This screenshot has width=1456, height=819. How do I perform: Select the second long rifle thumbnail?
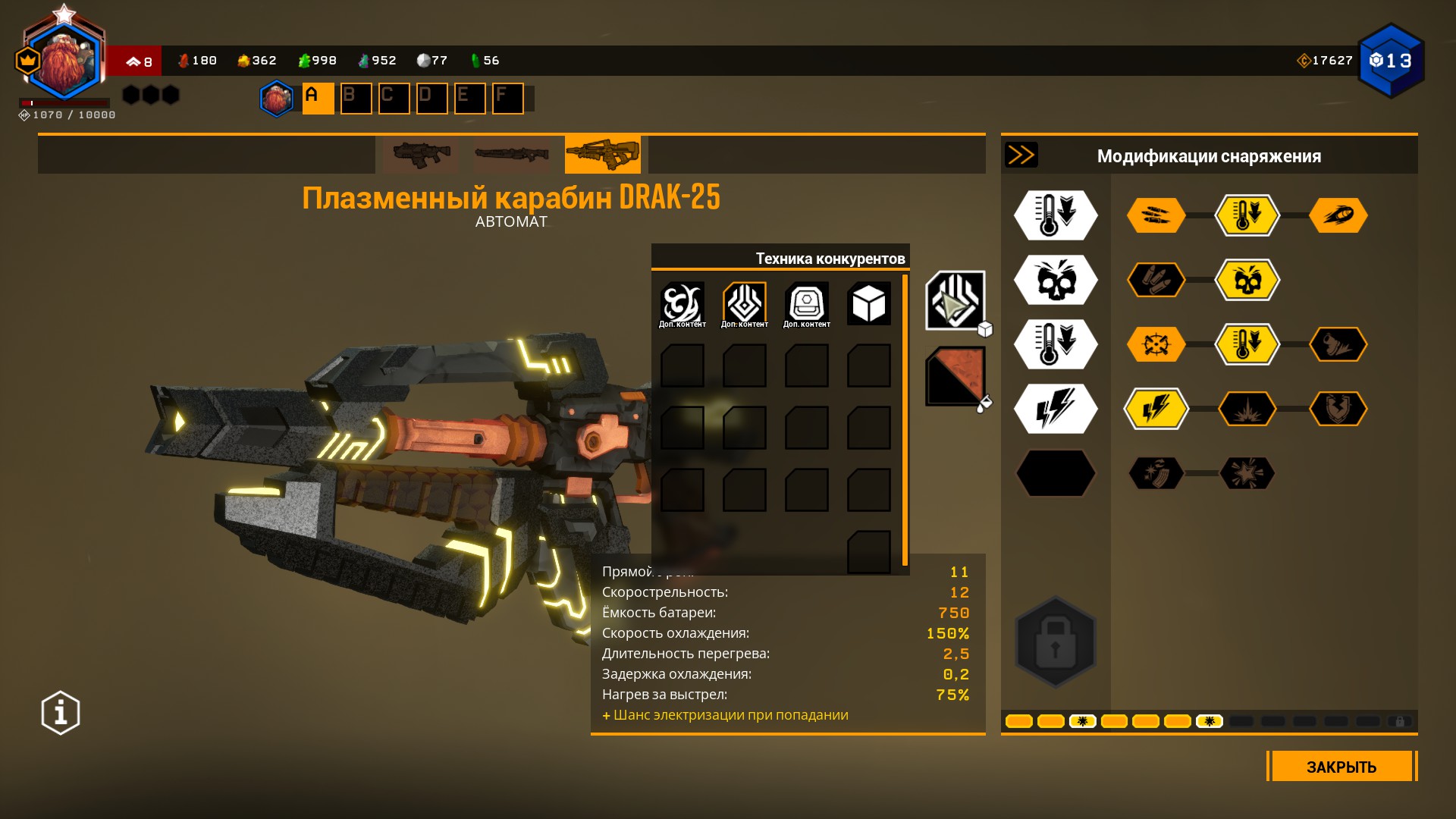coord(511,155)
